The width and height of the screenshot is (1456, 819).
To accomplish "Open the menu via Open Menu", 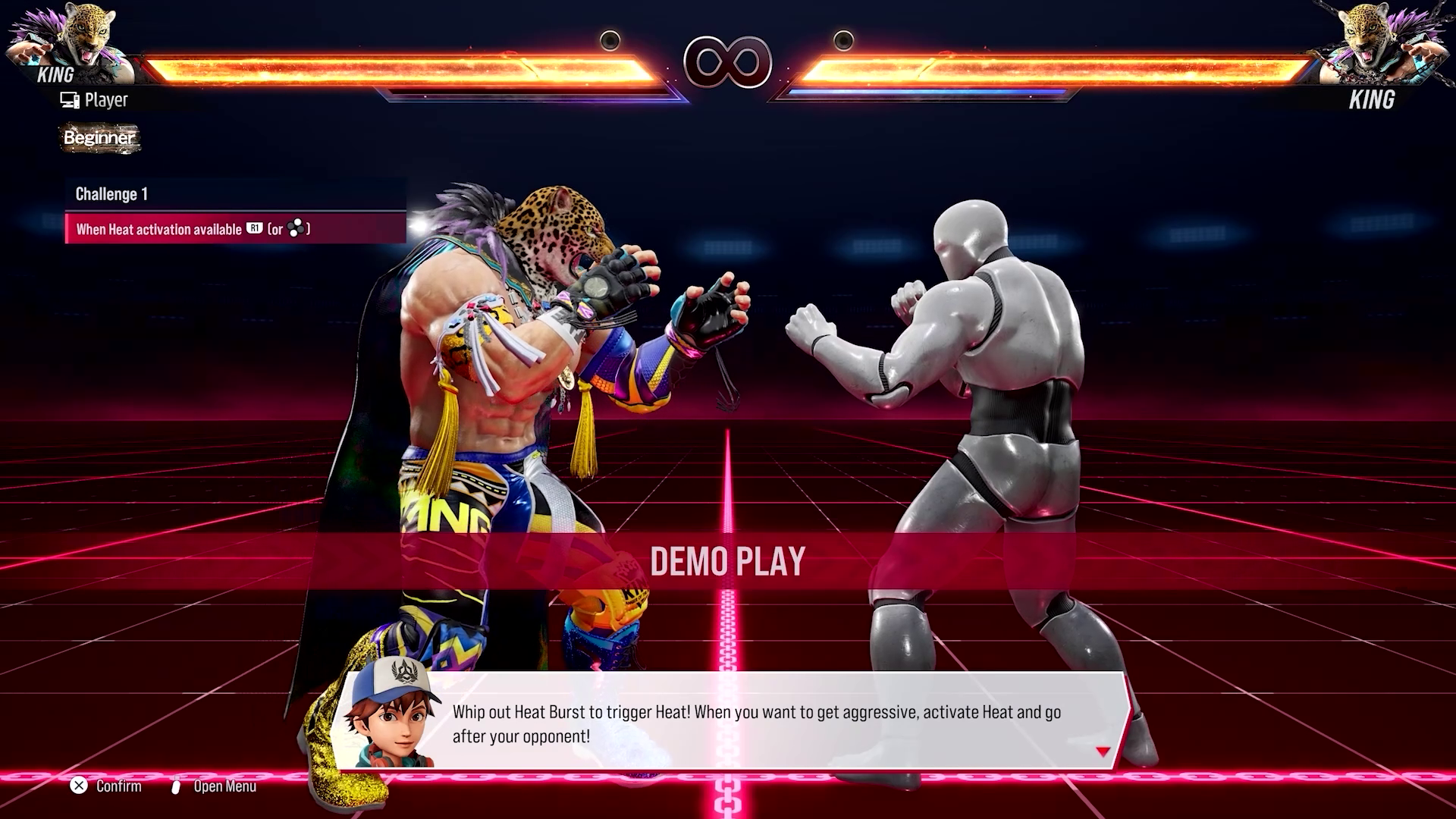I will (x=224, y=786).
